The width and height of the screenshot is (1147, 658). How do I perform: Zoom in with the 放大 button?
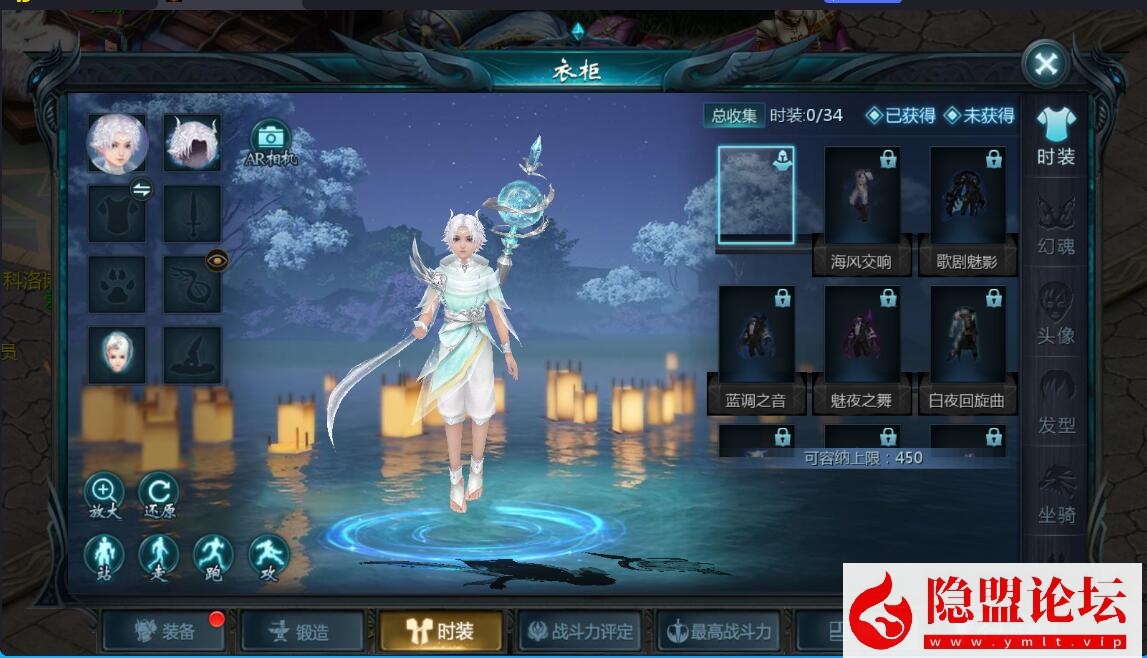click(x=104, y=493)
